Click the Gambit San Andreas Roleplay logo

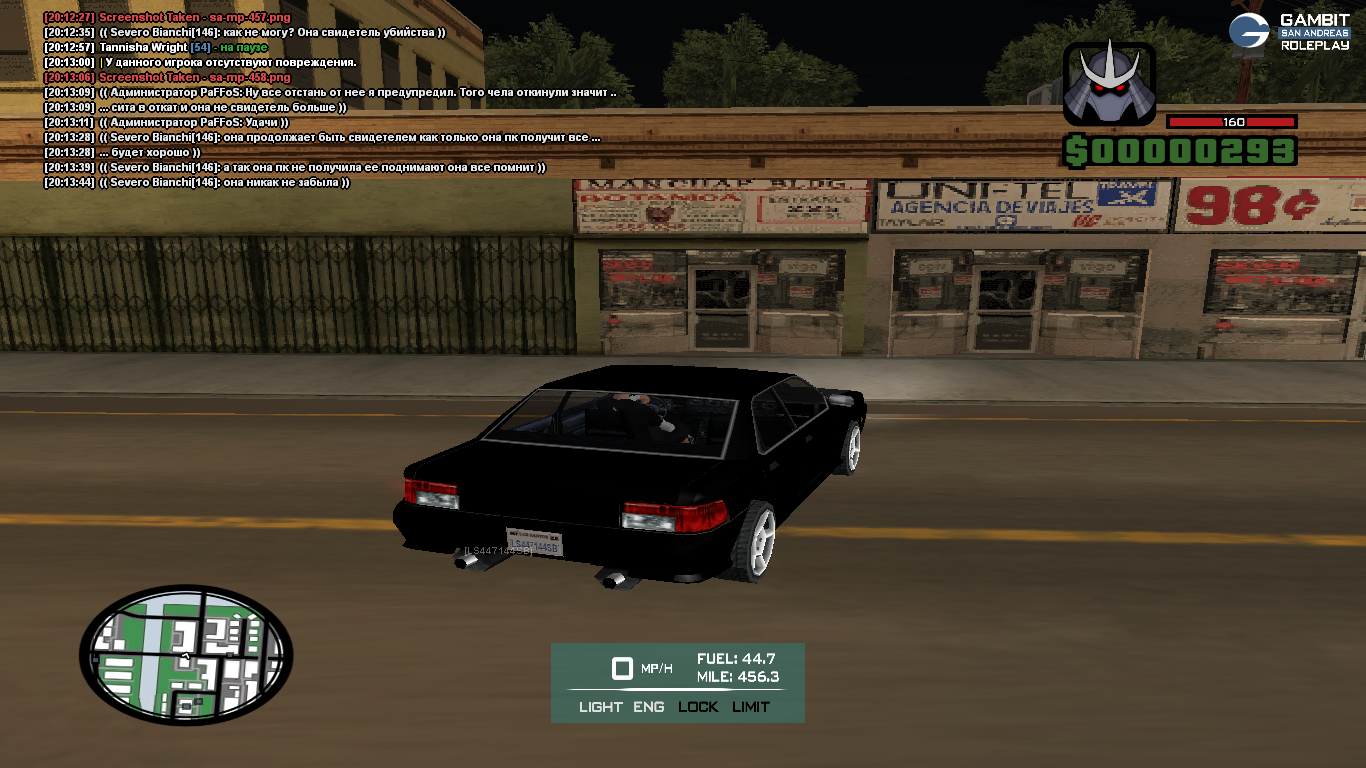[x=1289, y=32]
